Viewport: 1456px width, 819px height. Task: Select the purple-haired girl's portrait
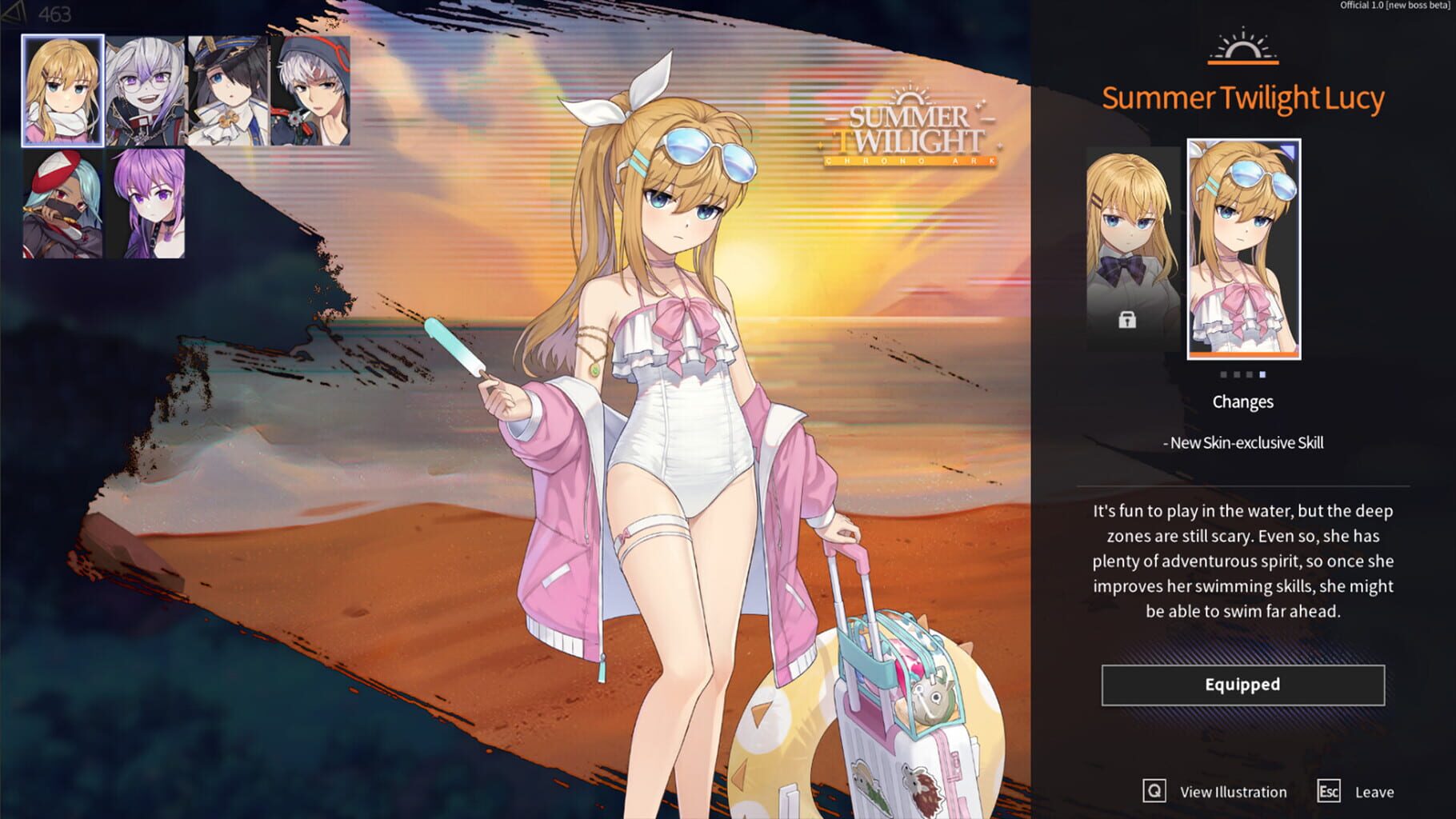(146, 200)
